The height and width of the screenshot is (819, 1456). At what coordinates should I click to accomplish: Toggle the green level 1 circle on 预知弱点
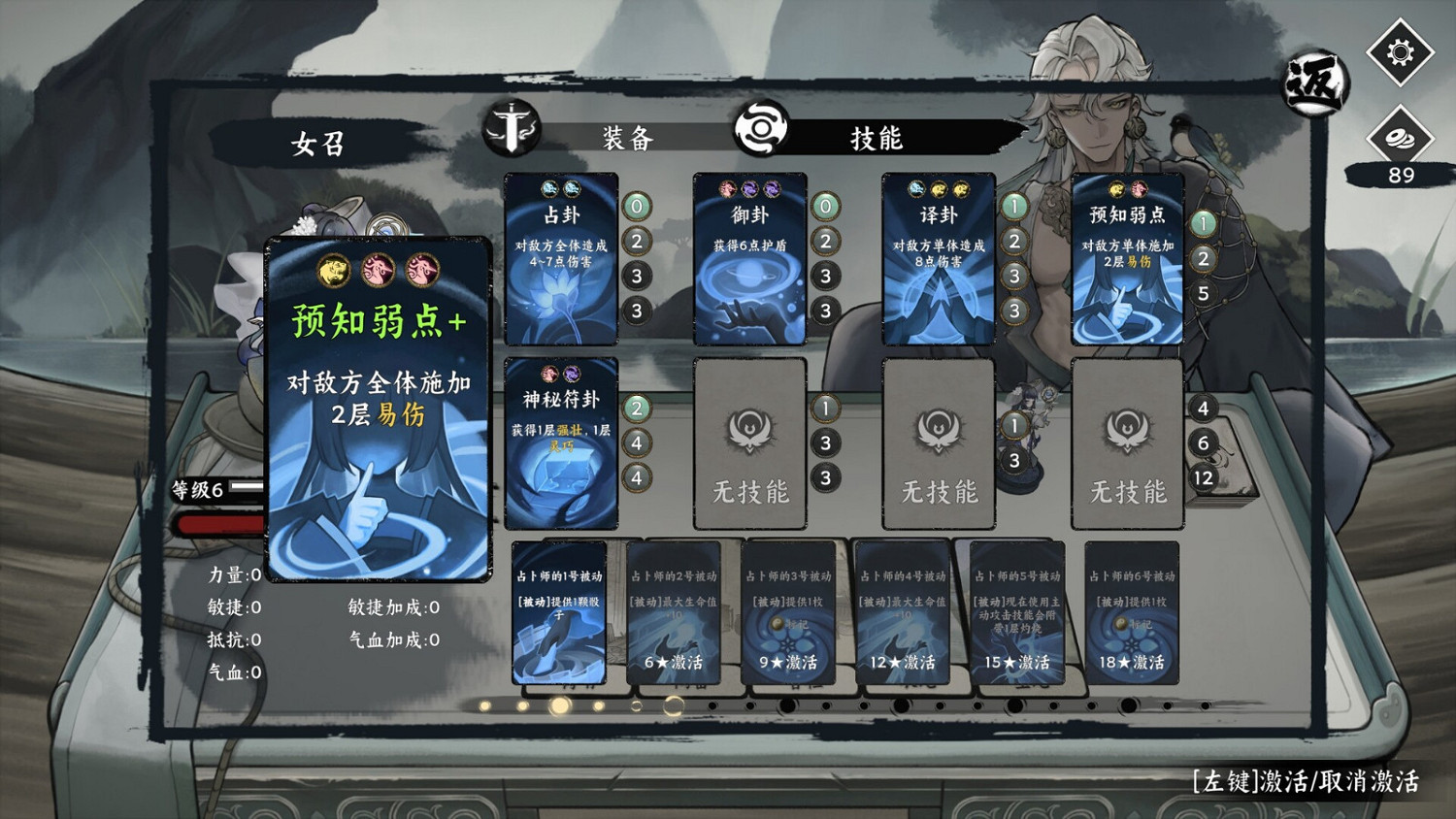[1204, 222]
